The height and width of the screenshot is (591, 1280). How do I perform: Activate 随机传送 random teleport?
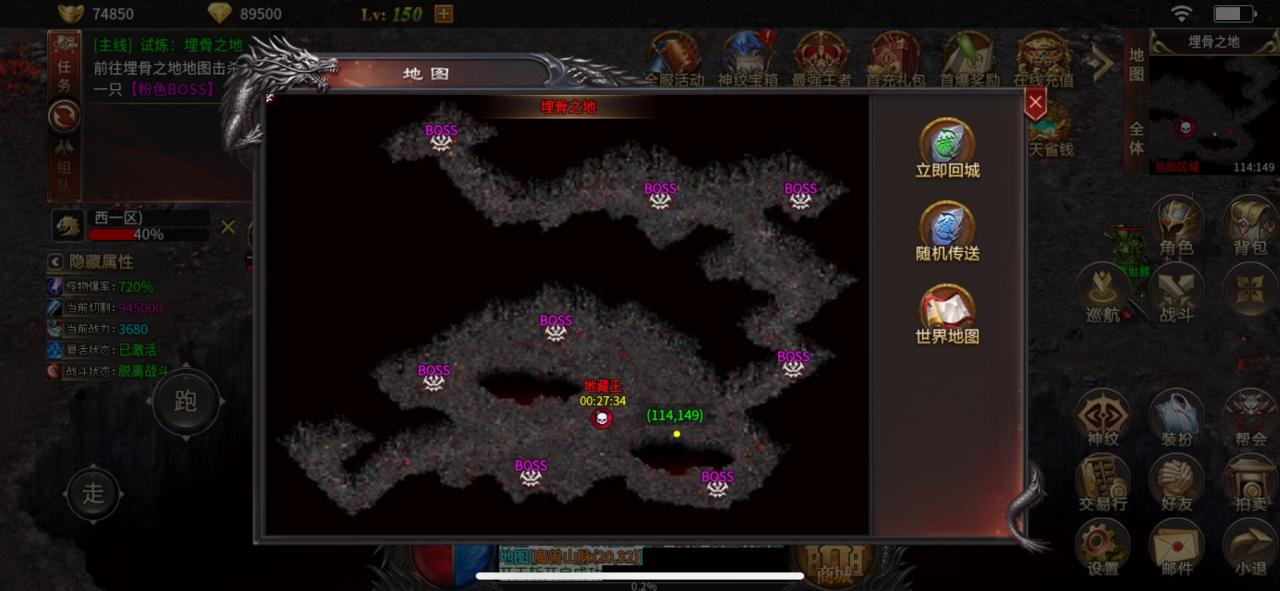click(947, 230)
